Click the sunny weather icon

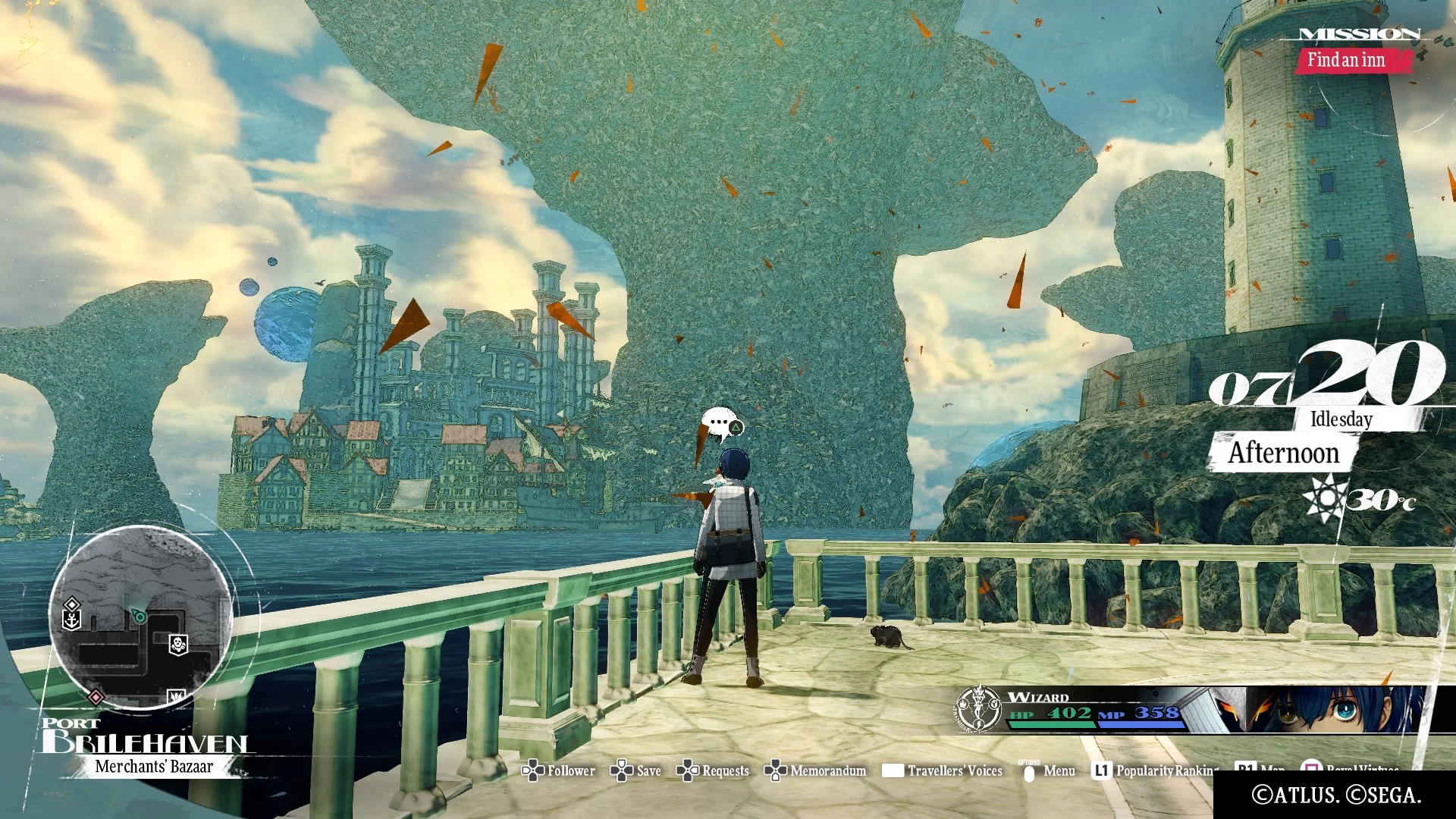(1326, 498)
